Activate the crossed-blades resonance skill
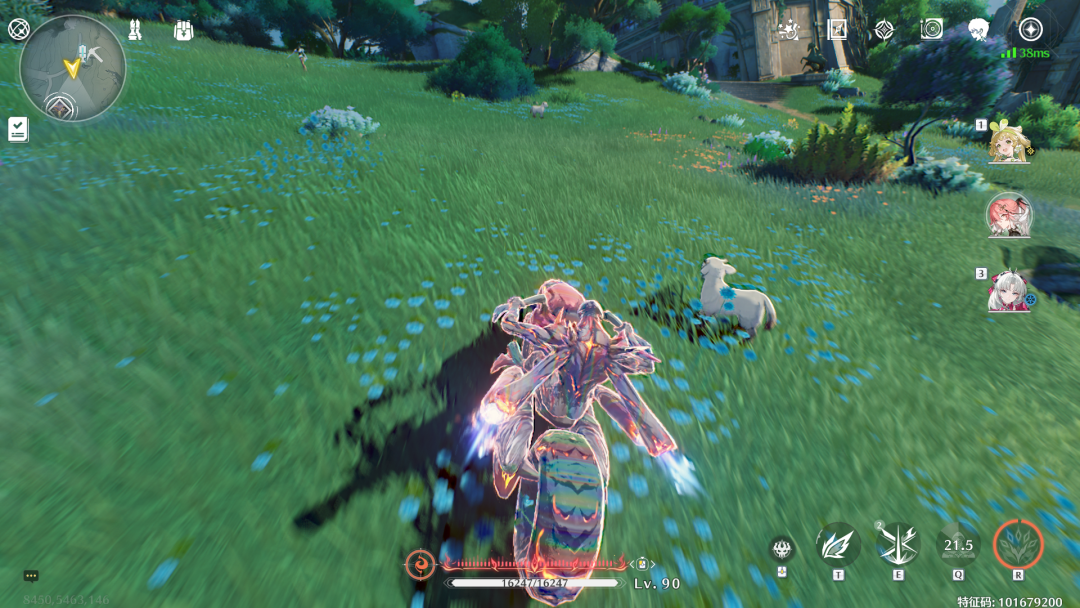This screenshot has height=608, width=1080. [898, 545]
